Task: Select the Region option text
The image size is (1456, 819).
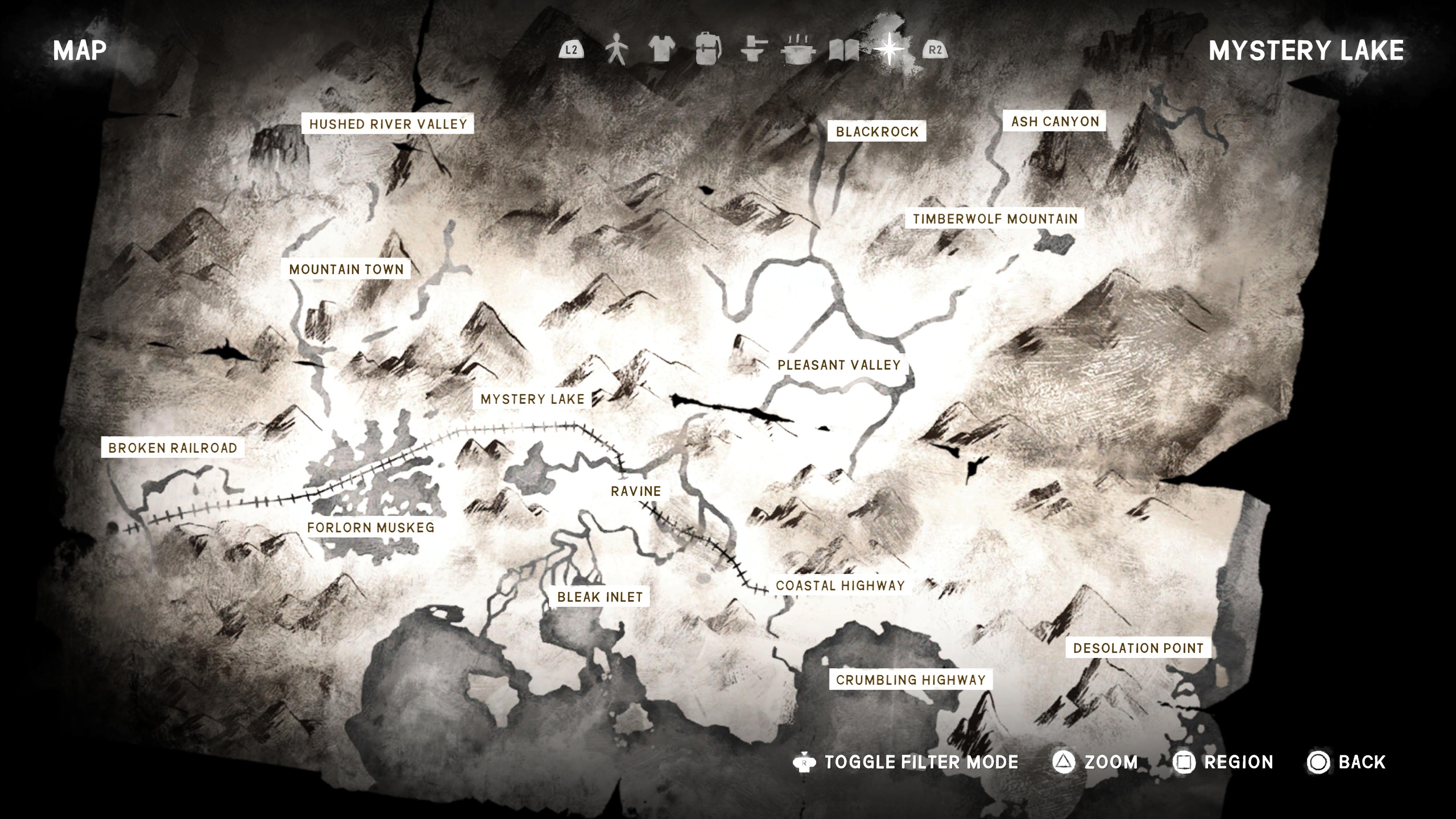Action: (1238, 762)
